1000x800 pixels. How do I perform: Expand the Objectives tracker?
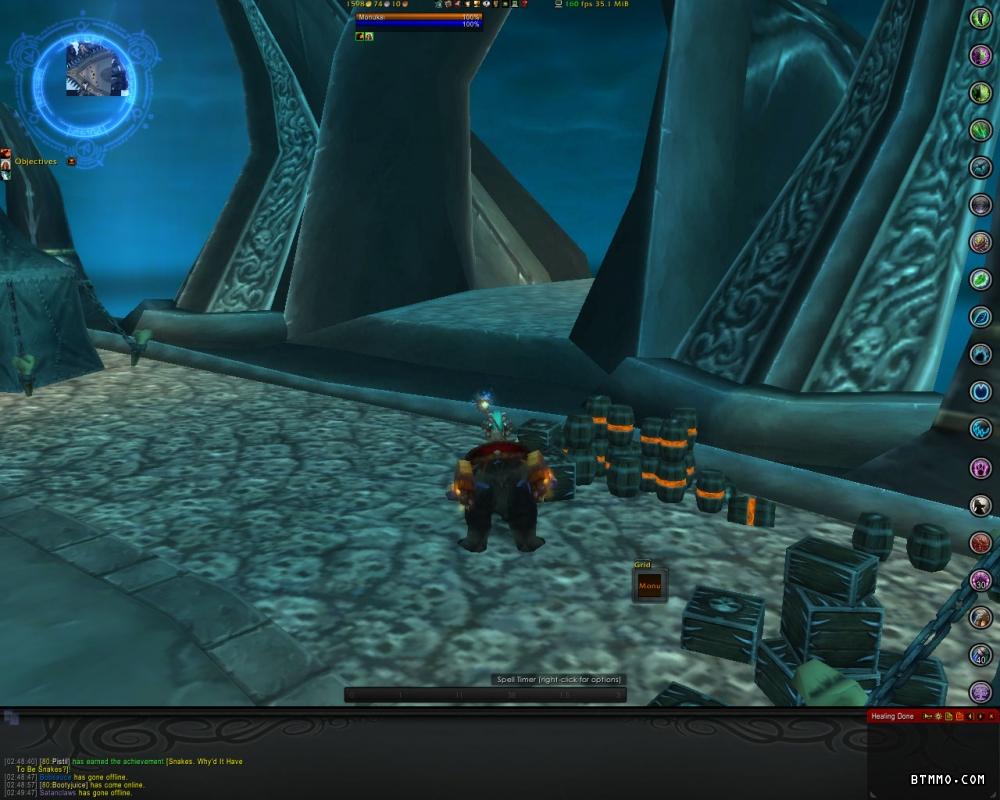point(72,161)
